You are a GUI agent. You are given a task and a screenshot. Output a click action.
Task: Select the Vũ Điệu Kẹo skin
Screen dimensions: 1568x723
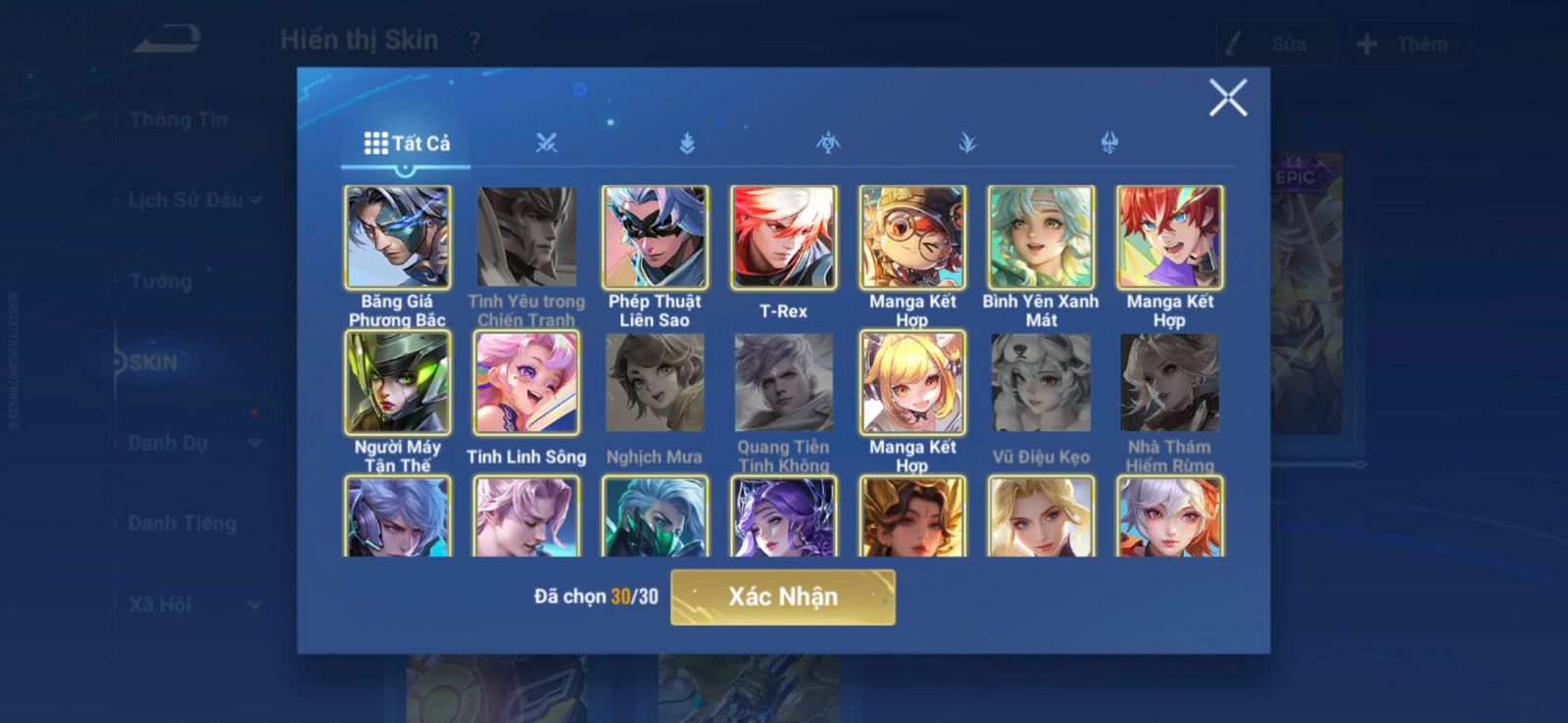pos(1041,382)
